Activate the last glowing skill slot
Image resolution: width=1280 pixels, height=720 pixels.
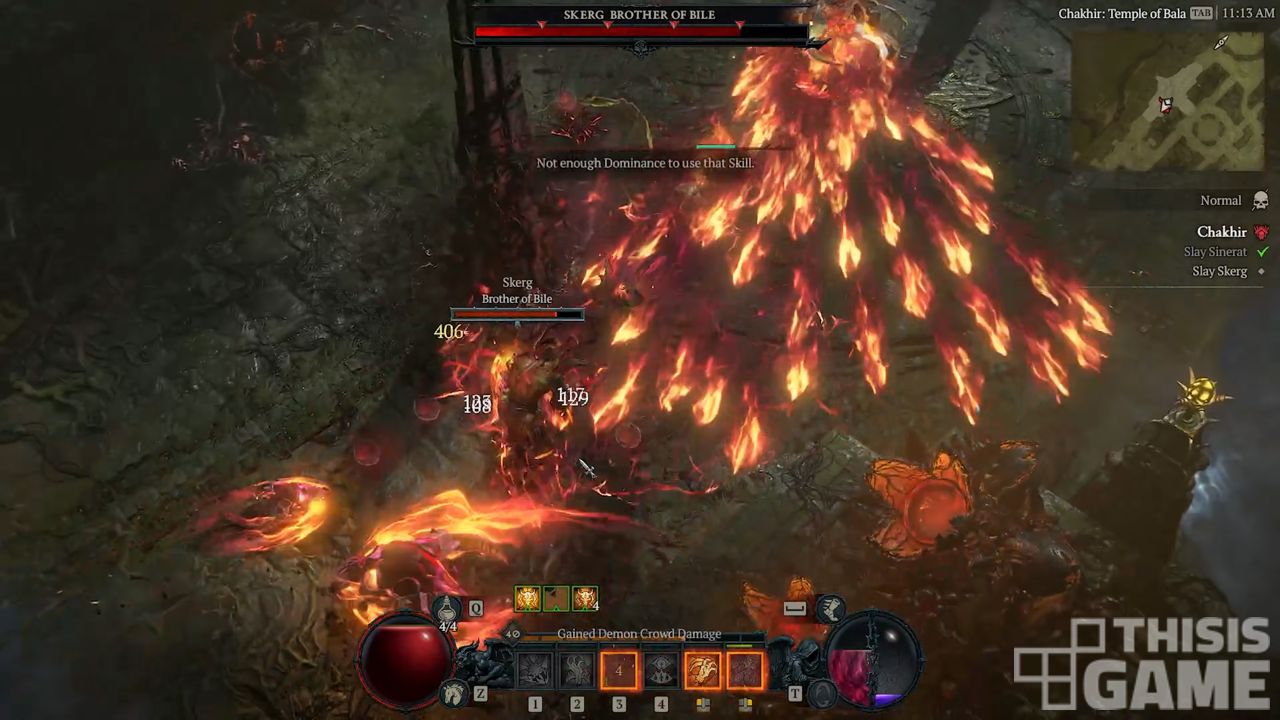pos(745,670)
